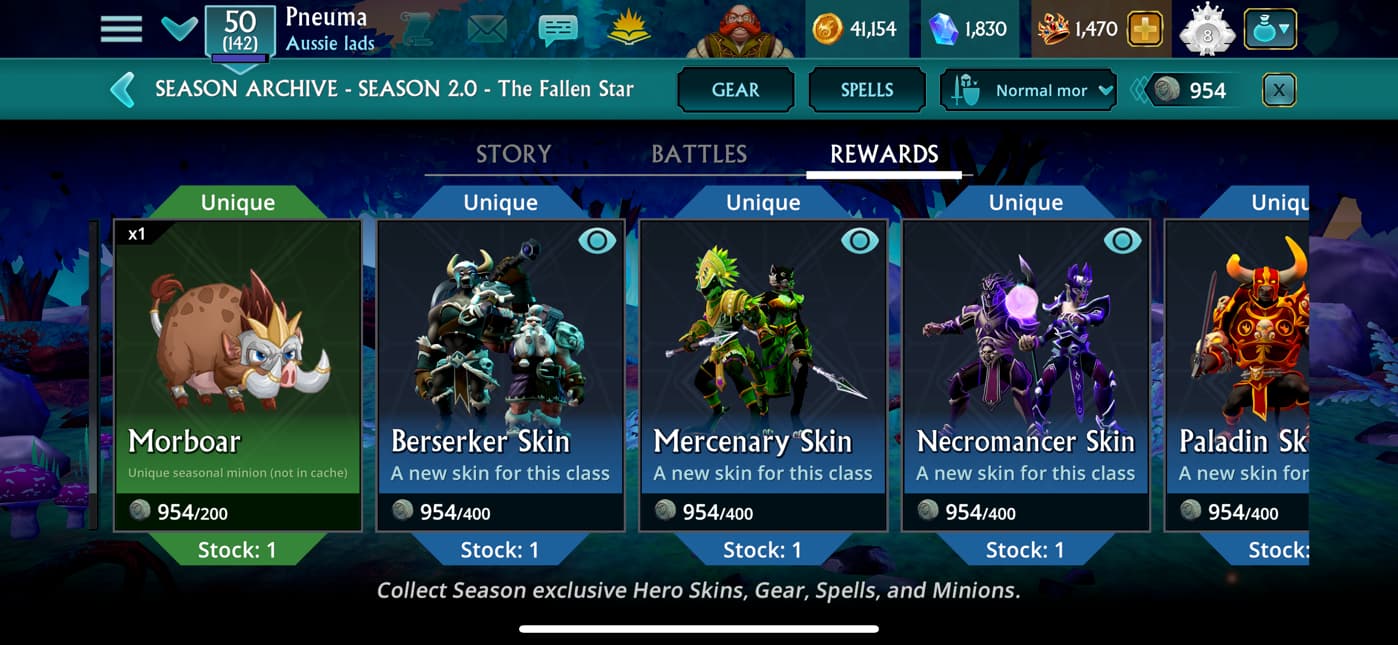Open the sun book icon
This screenshot has width=1398, height=645.
point(628,29)
